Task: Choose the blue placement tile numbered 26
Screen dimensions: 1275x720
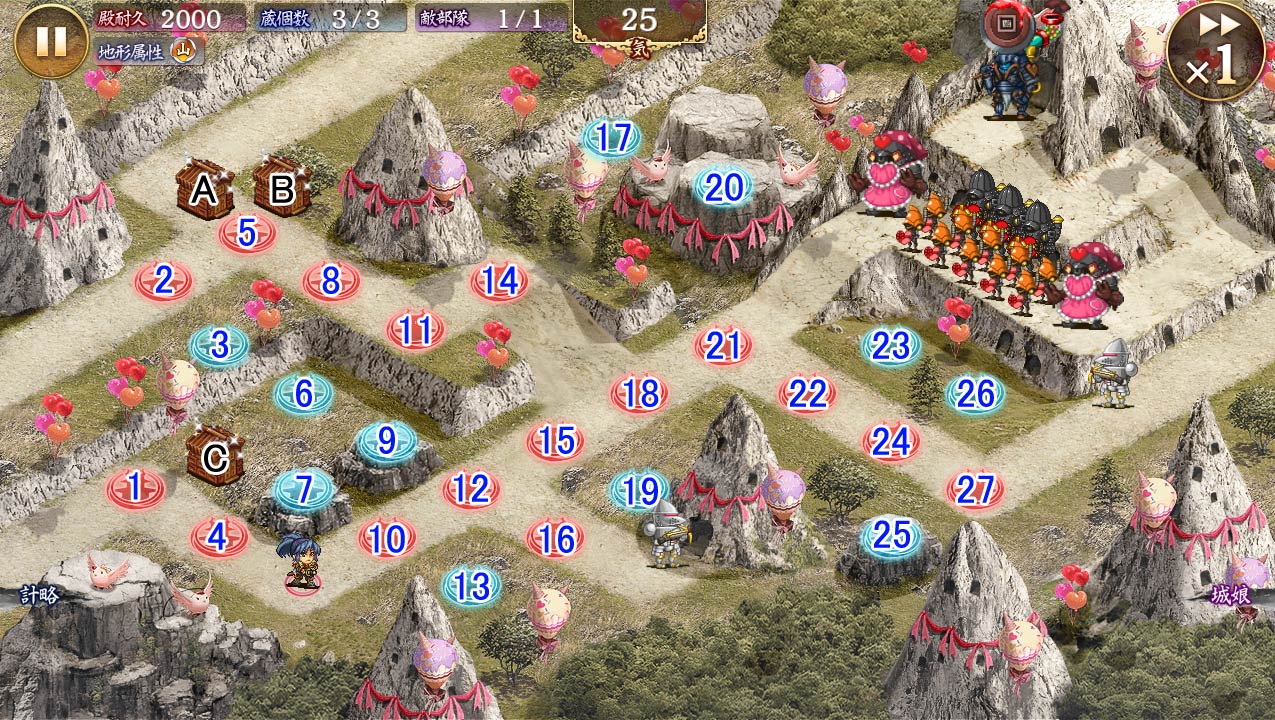Action: coord(975,394)
